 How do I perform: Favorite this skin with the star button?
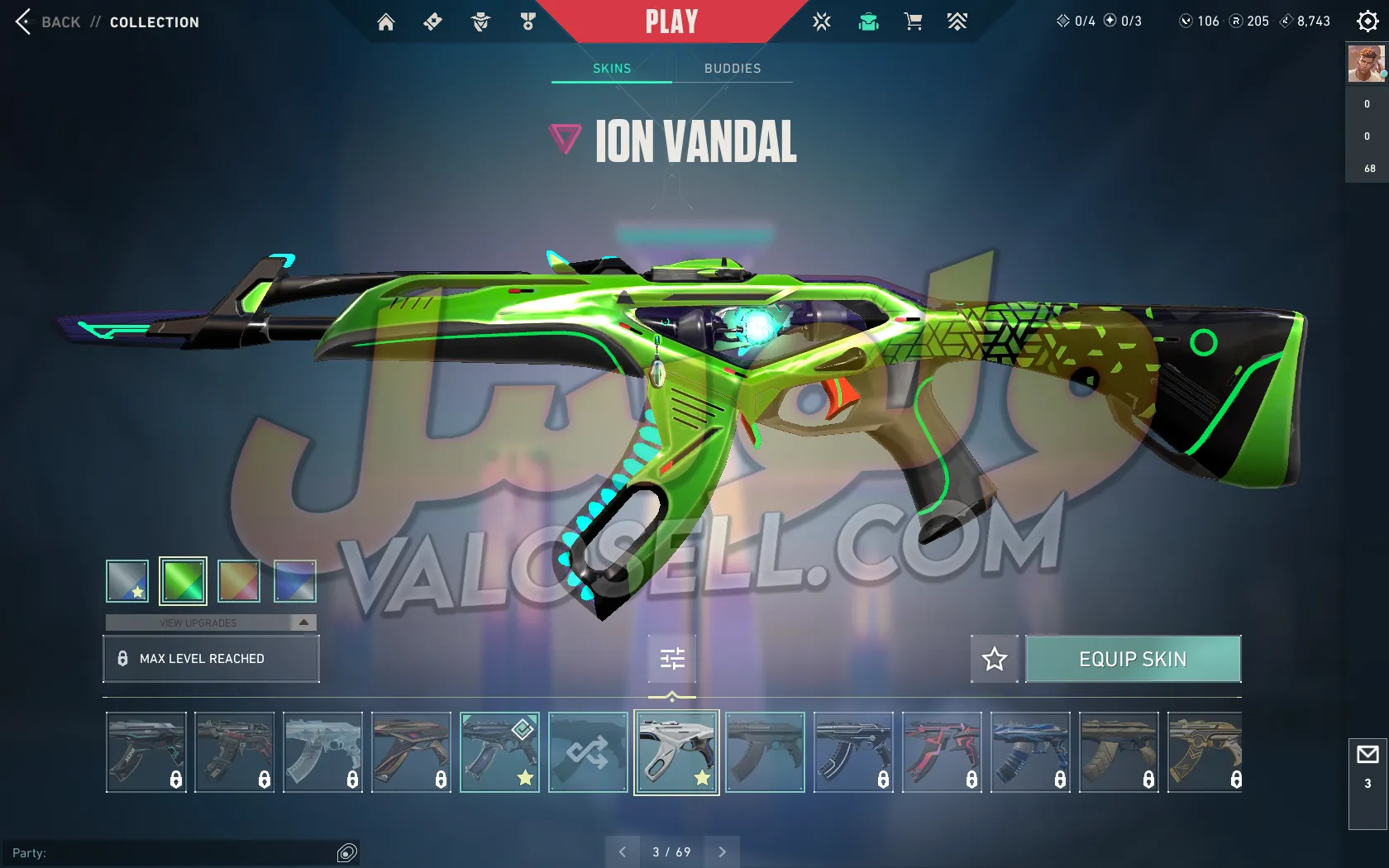(994, 659)
